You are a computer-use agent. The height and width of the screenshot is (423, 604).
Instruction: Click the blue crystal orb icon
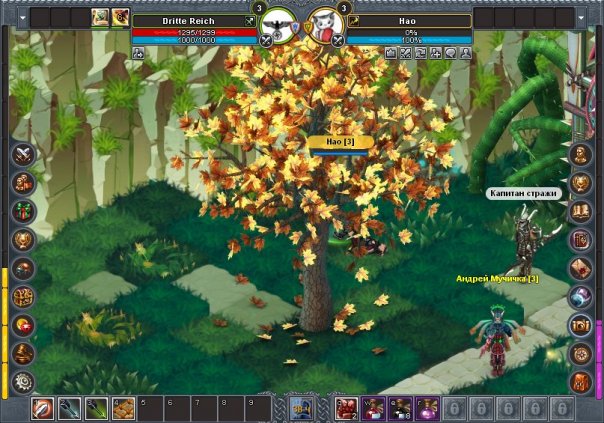581,297
